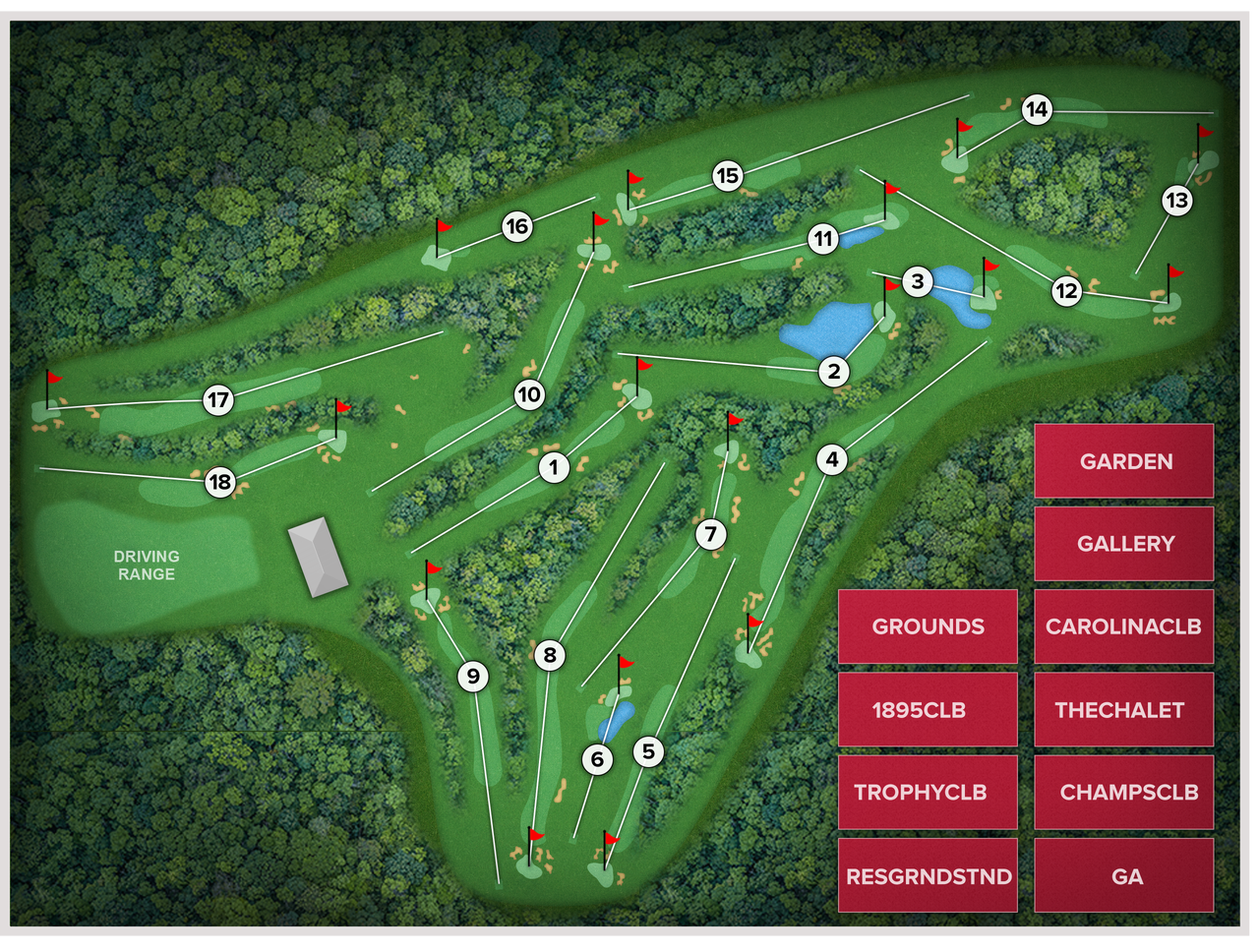Click hole 9 marker

(x=474, y=675)
